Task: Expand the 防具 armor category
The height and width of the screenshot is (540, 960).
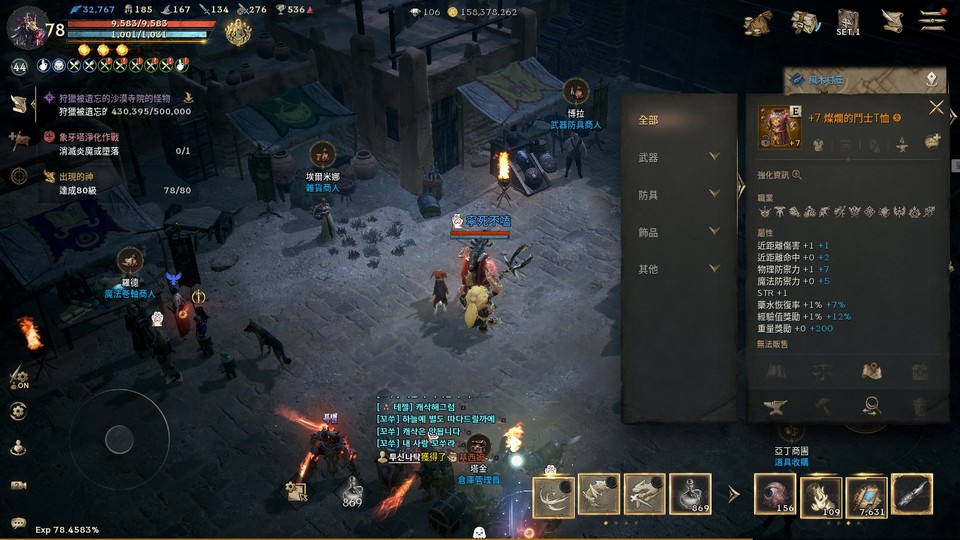Action: [x=714, y=194]
